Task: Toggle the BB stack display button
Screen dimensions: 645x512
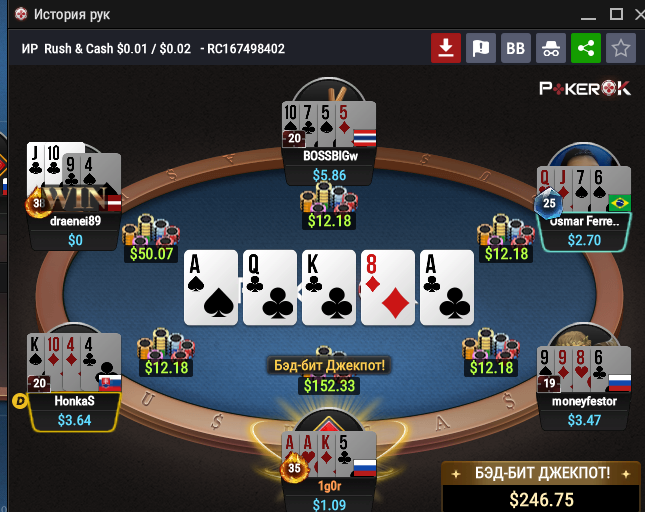Action: pos(515,48)
